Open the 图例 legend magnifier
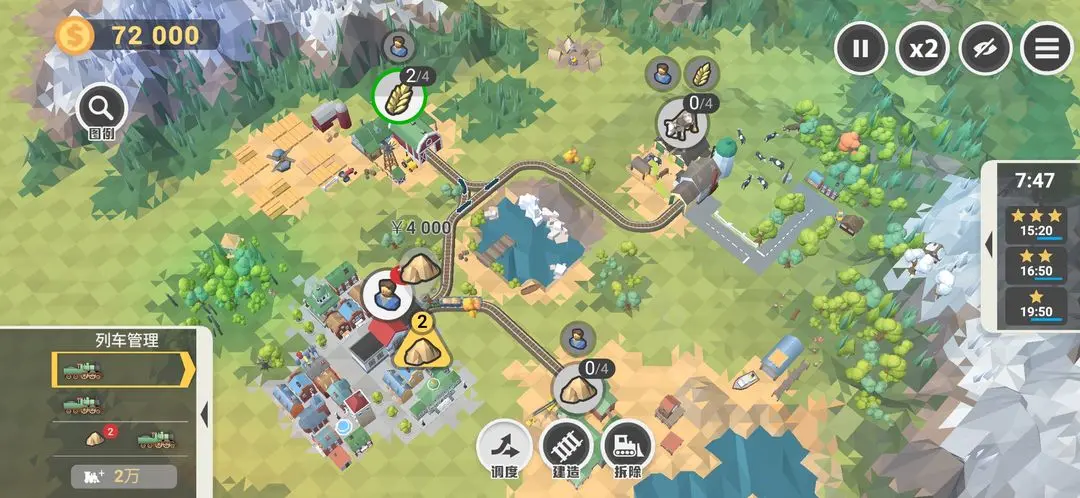The image size is (1080, 498). [x=101, y=107]
